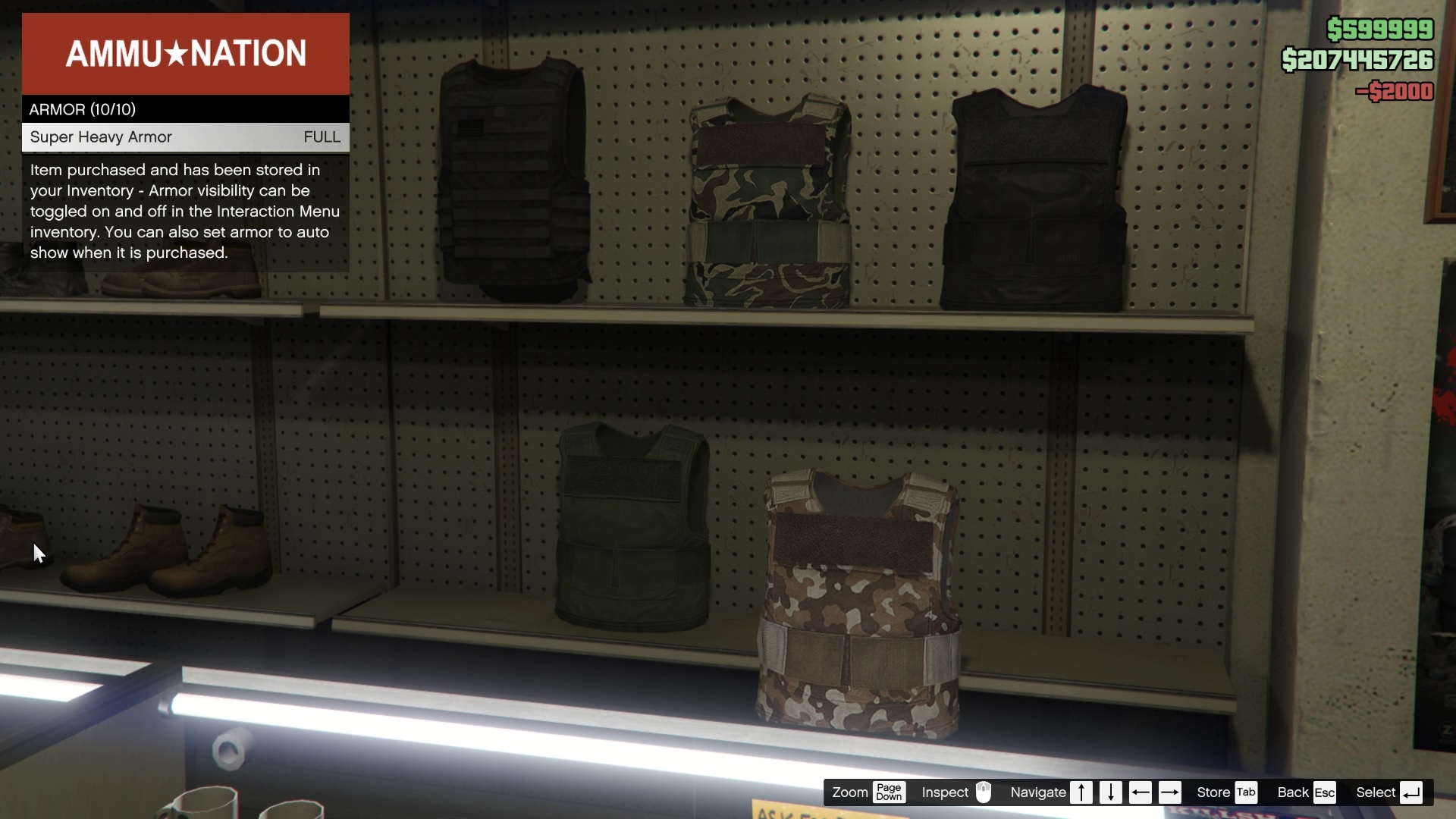Click the ARMOR (10/10) category header
The height and width of the screenshot is (819, 1456).
pos(83,109)
